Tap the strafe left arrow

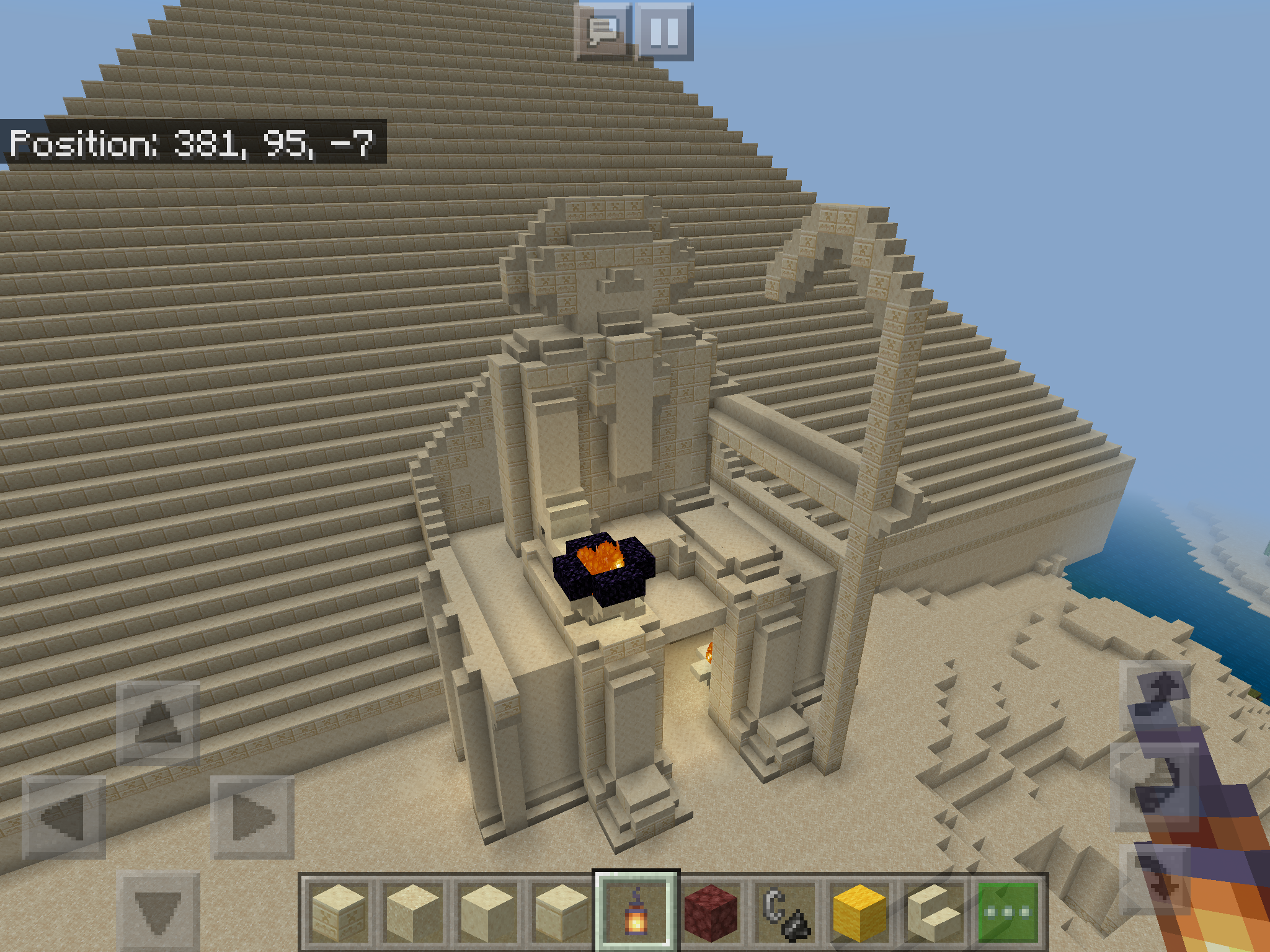[64, 818]
